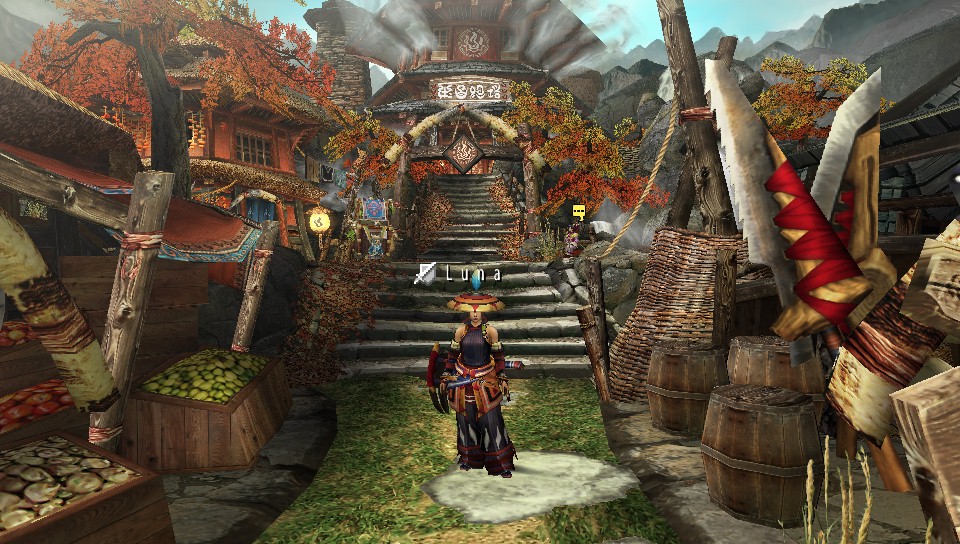Click the yellow speech bubble NPC marker

pos(578,212)
